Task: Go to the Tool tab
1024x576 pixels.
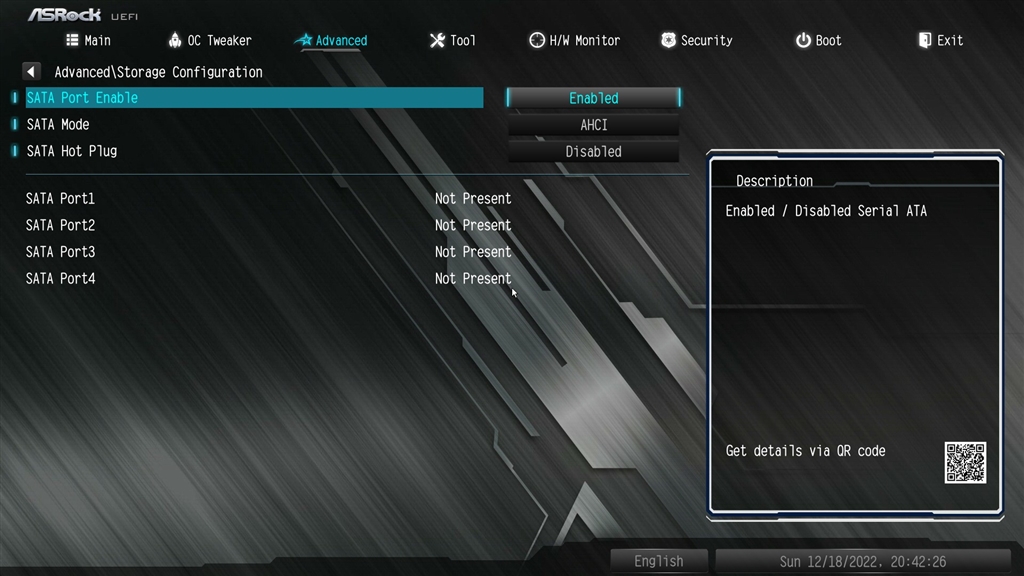Action: click(452, 40)
